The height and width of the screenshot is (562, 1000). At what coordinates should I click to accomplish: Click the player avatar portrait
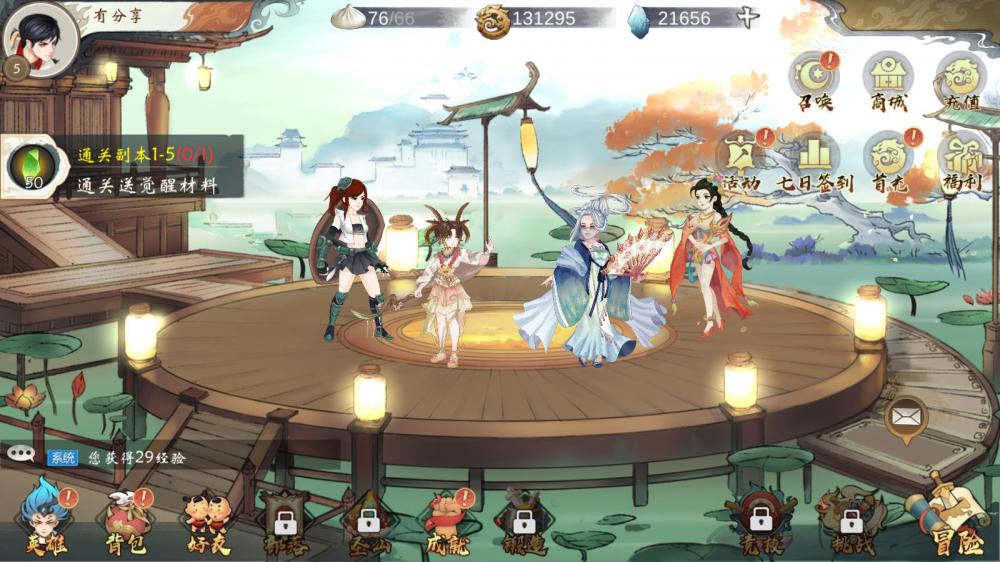click(40, 38)
